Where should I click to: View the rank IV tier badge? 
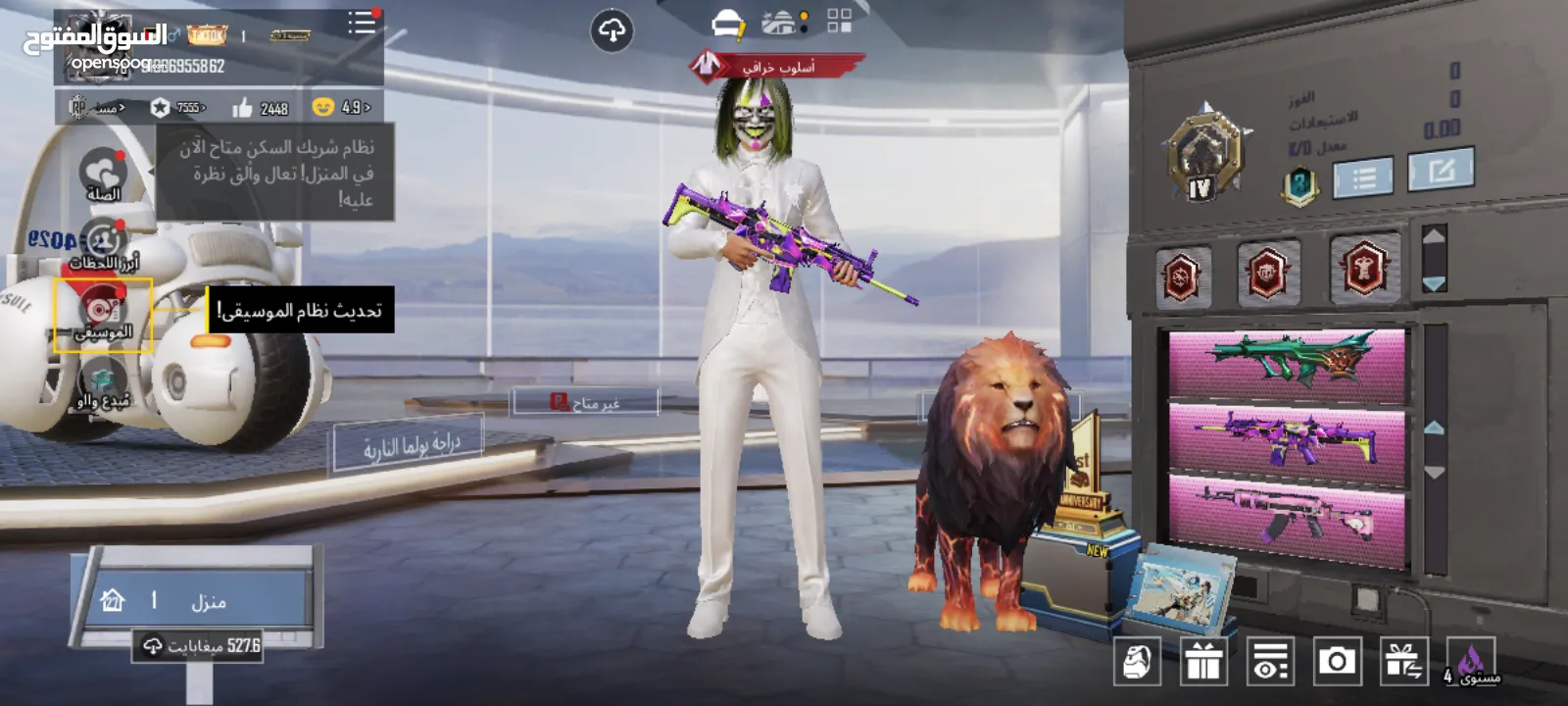1203,157
